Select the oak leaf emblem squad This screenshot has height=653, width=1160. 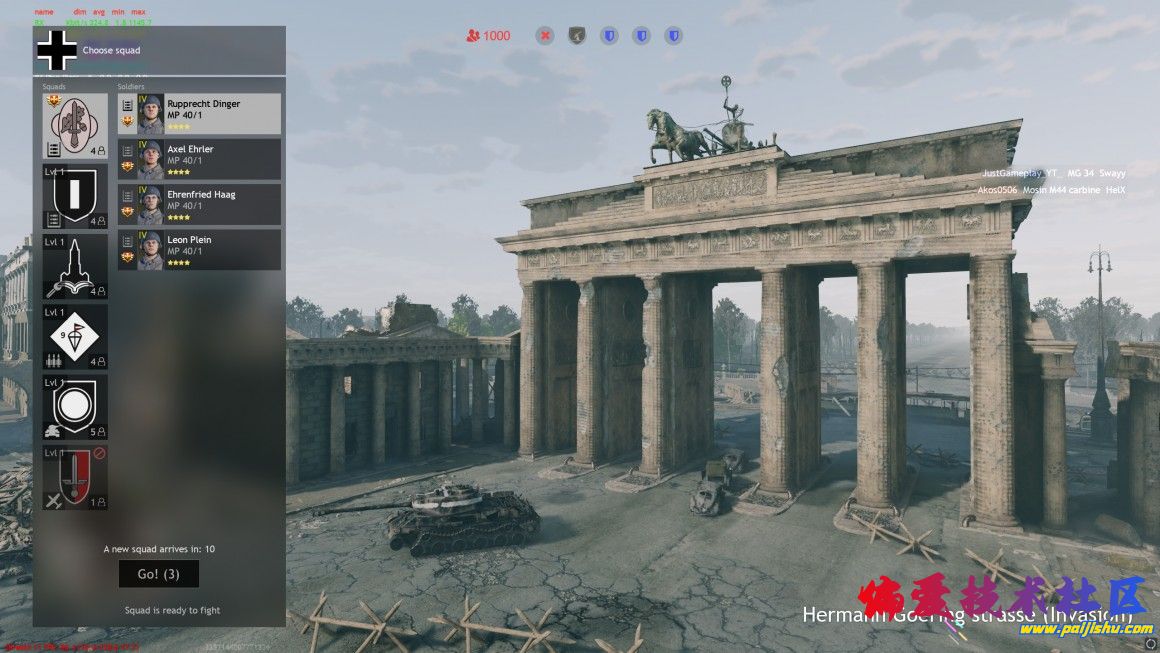75,127
